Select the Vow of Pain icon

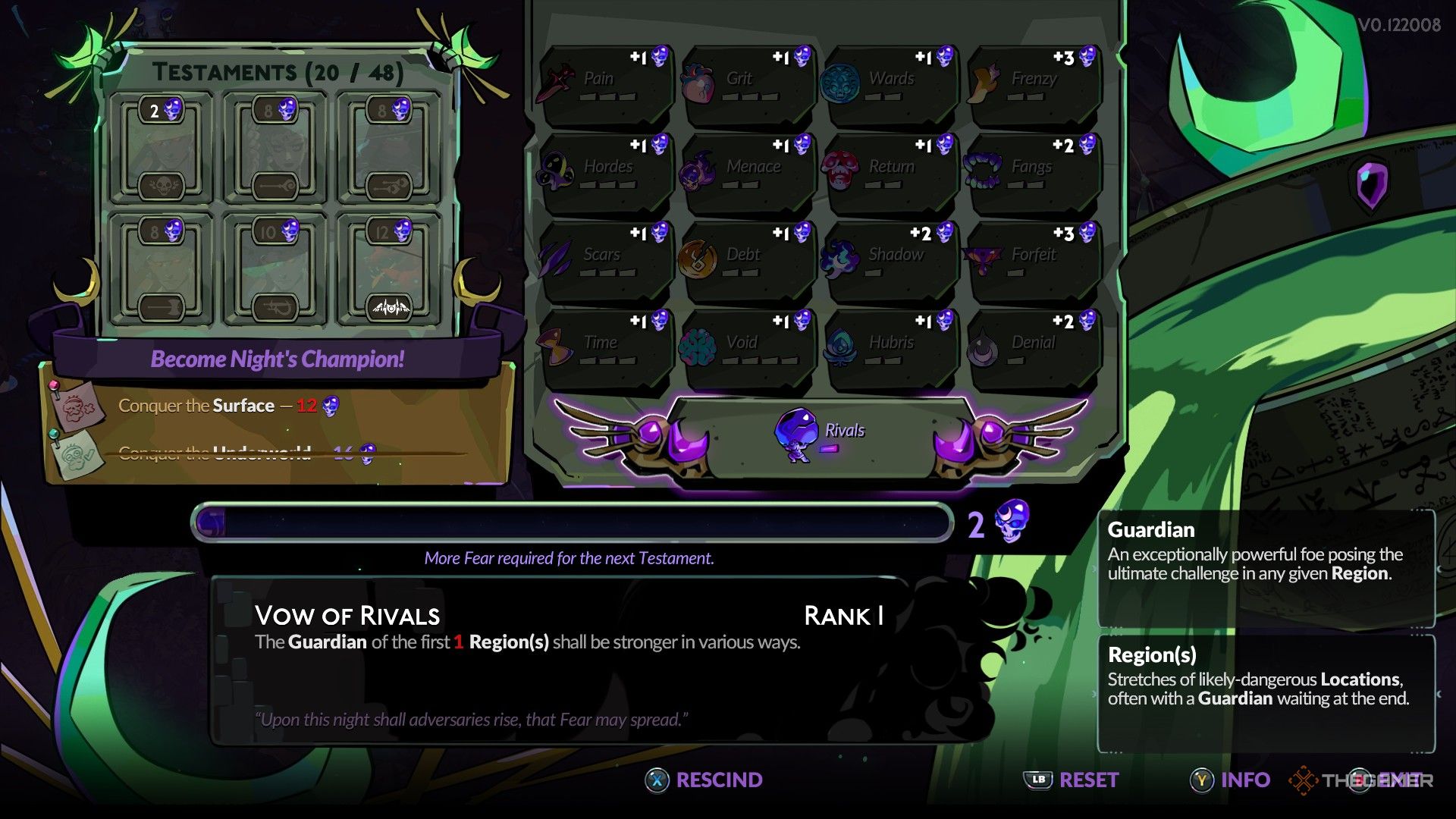(559, 78)
